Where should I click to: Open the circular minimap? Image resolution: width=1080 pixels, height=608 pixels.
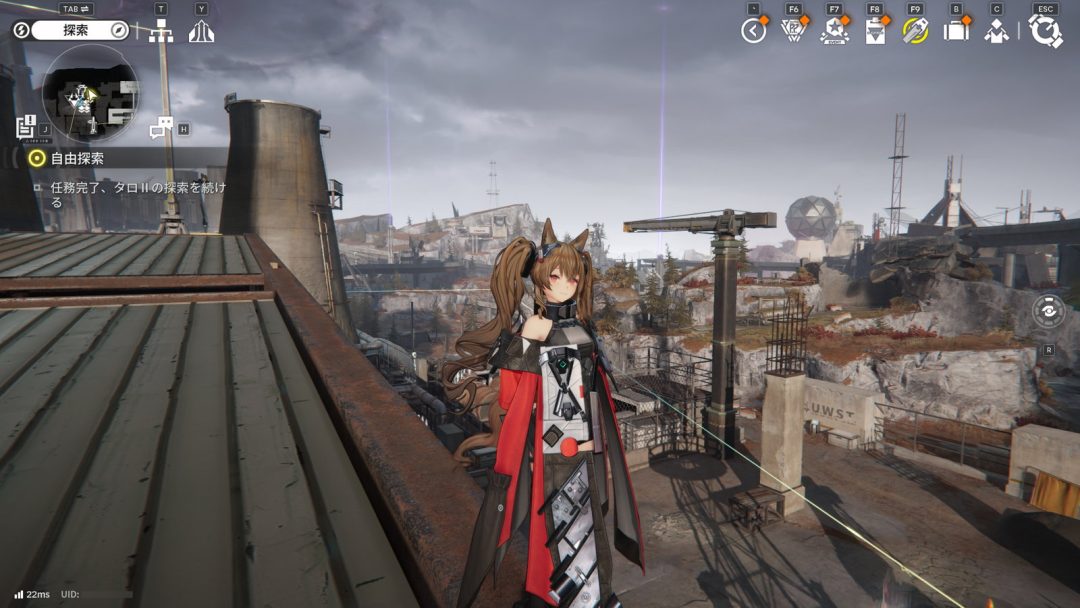(x=90, y=93)
